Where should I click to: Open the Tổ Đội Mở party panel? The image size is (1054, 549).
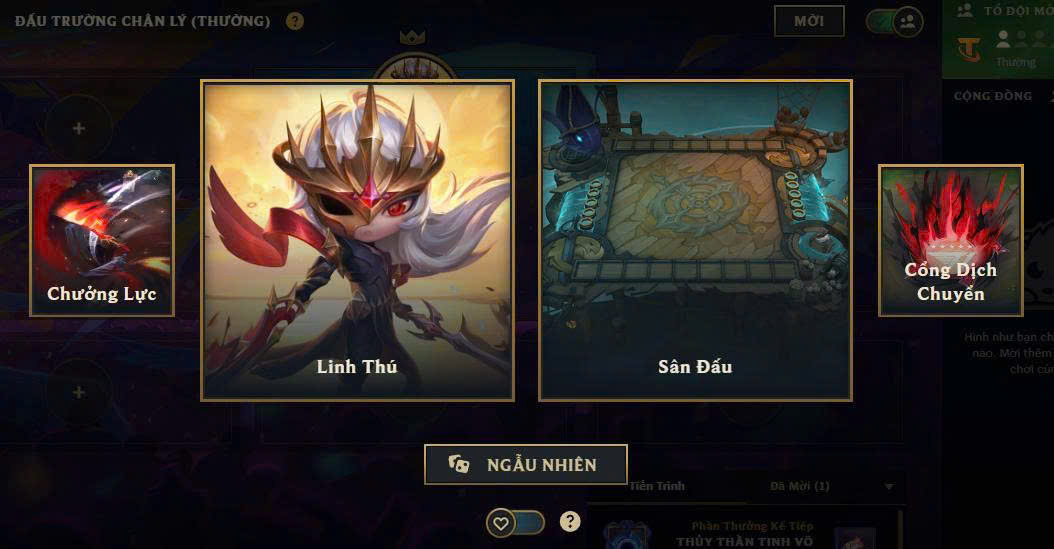998,38
